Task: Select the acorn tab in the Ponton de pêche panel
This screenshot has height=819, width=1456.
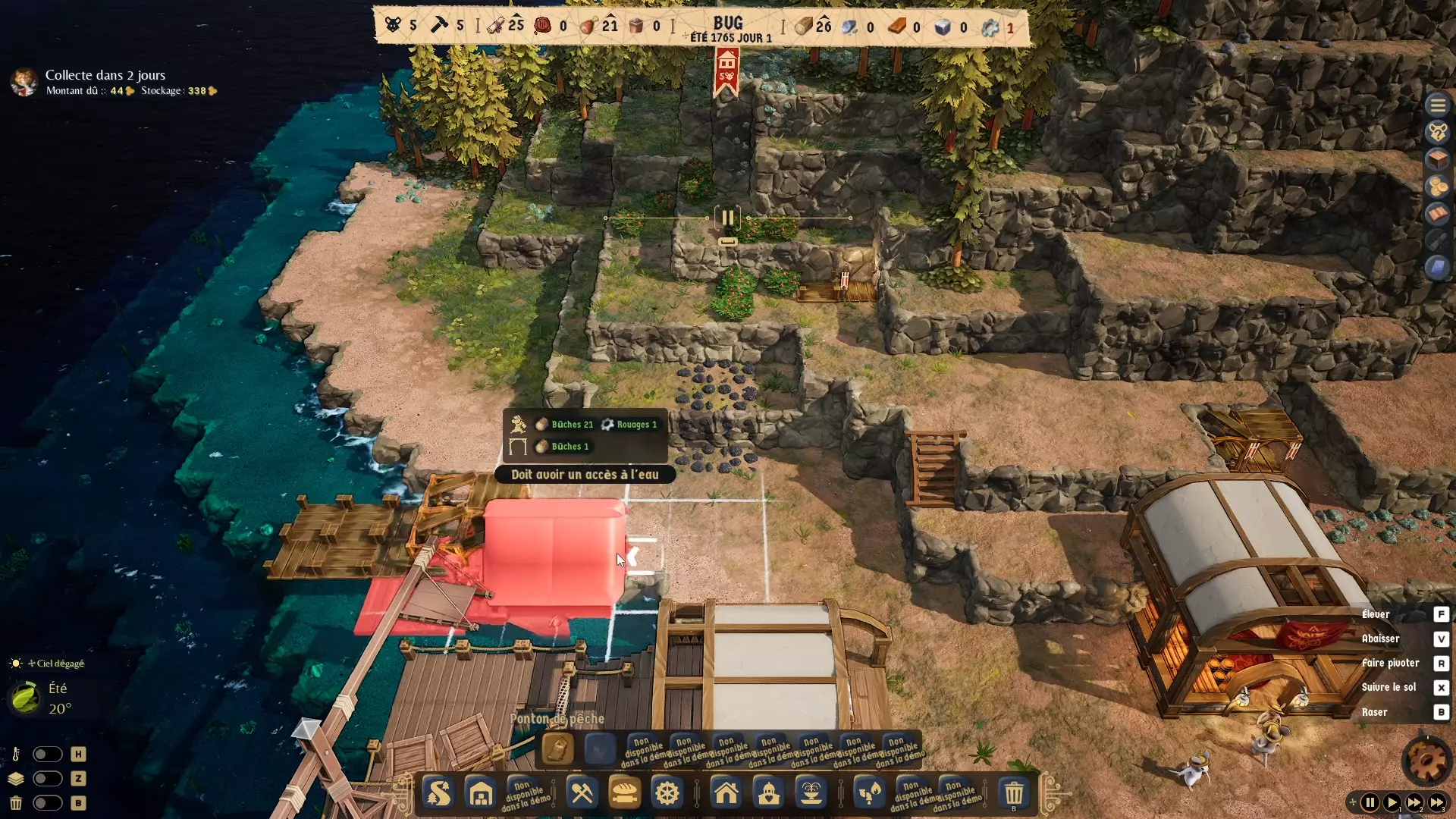Action: 558,749
